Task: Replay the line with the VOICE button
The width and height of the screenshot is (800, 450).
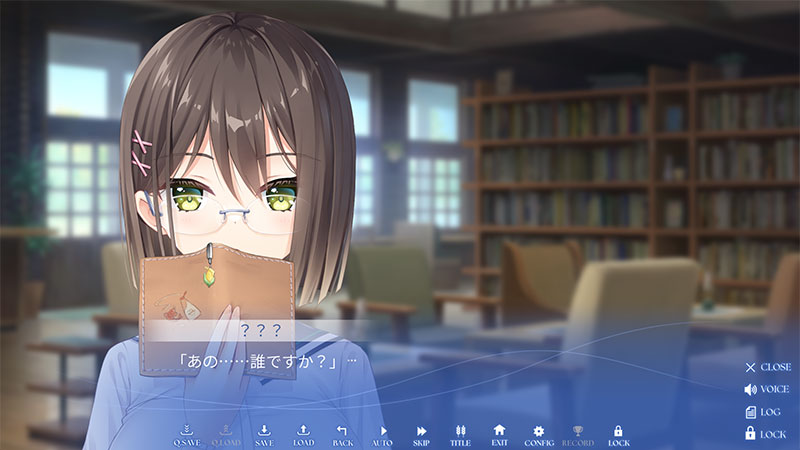Action: click(767, 389)
